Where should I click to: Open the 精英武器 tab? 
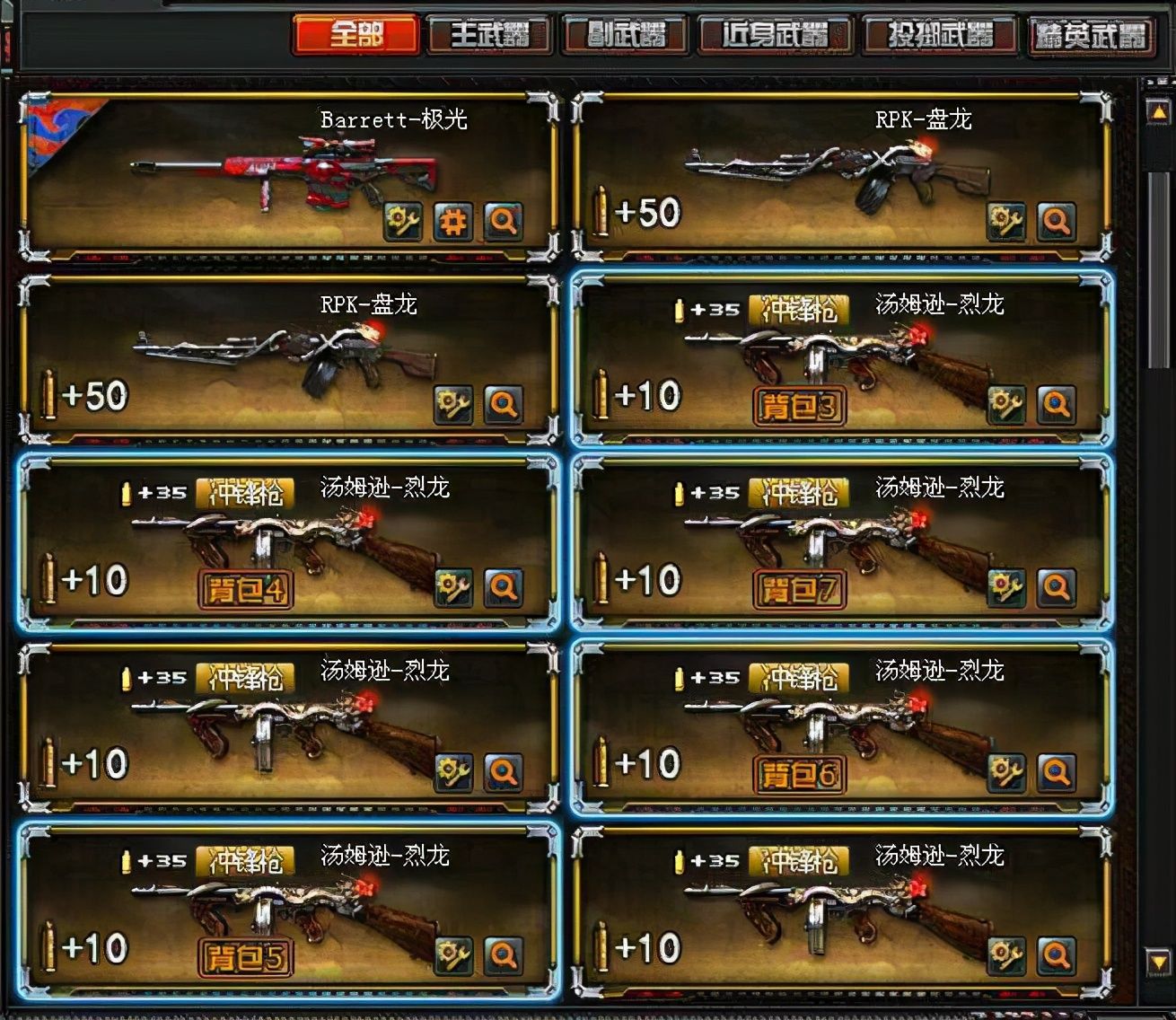pyautogui.click(x=1090, y=36)
